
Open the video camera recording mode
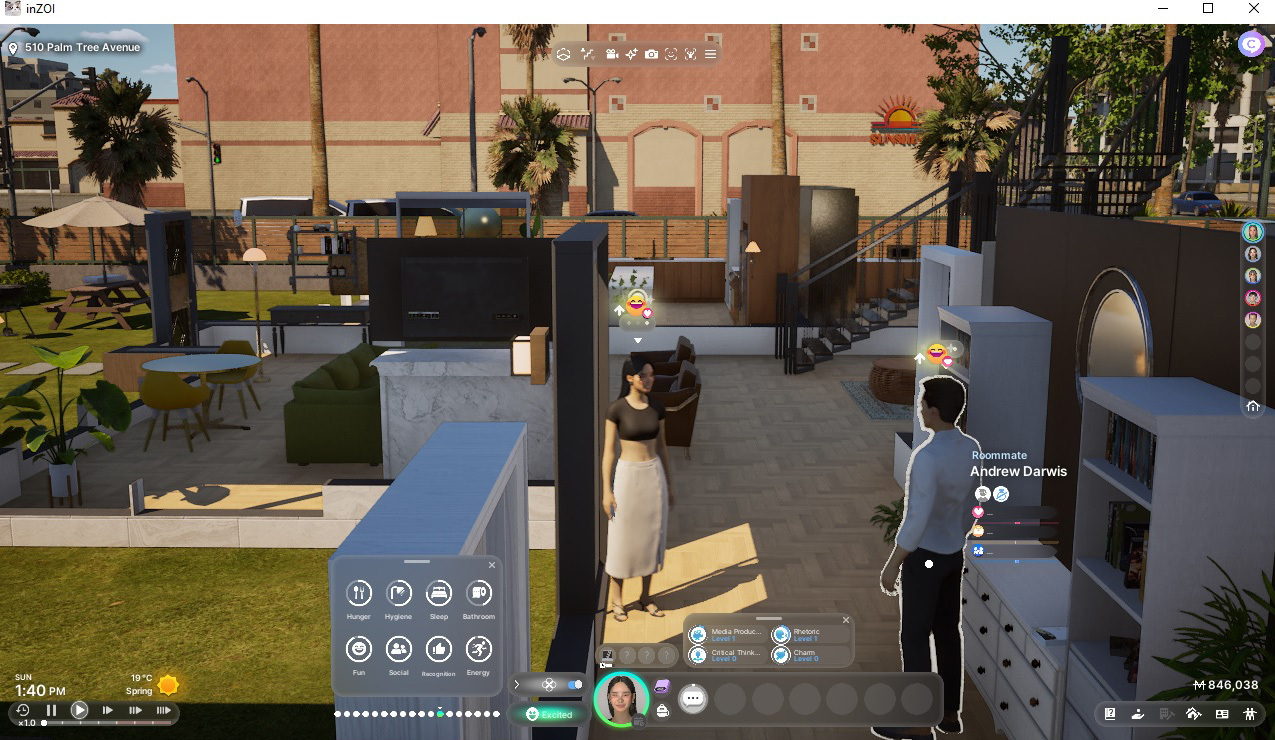point(611,54)
